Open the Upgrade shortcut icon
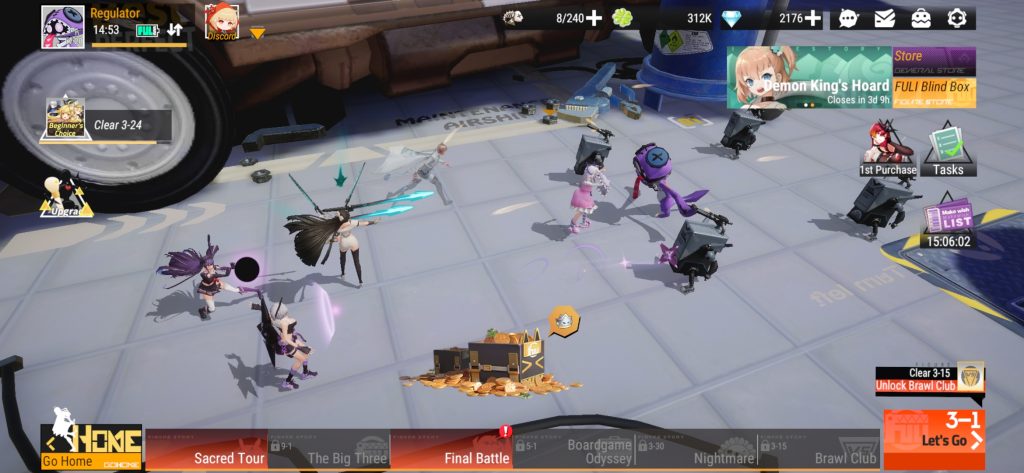 tap(66, 194)
